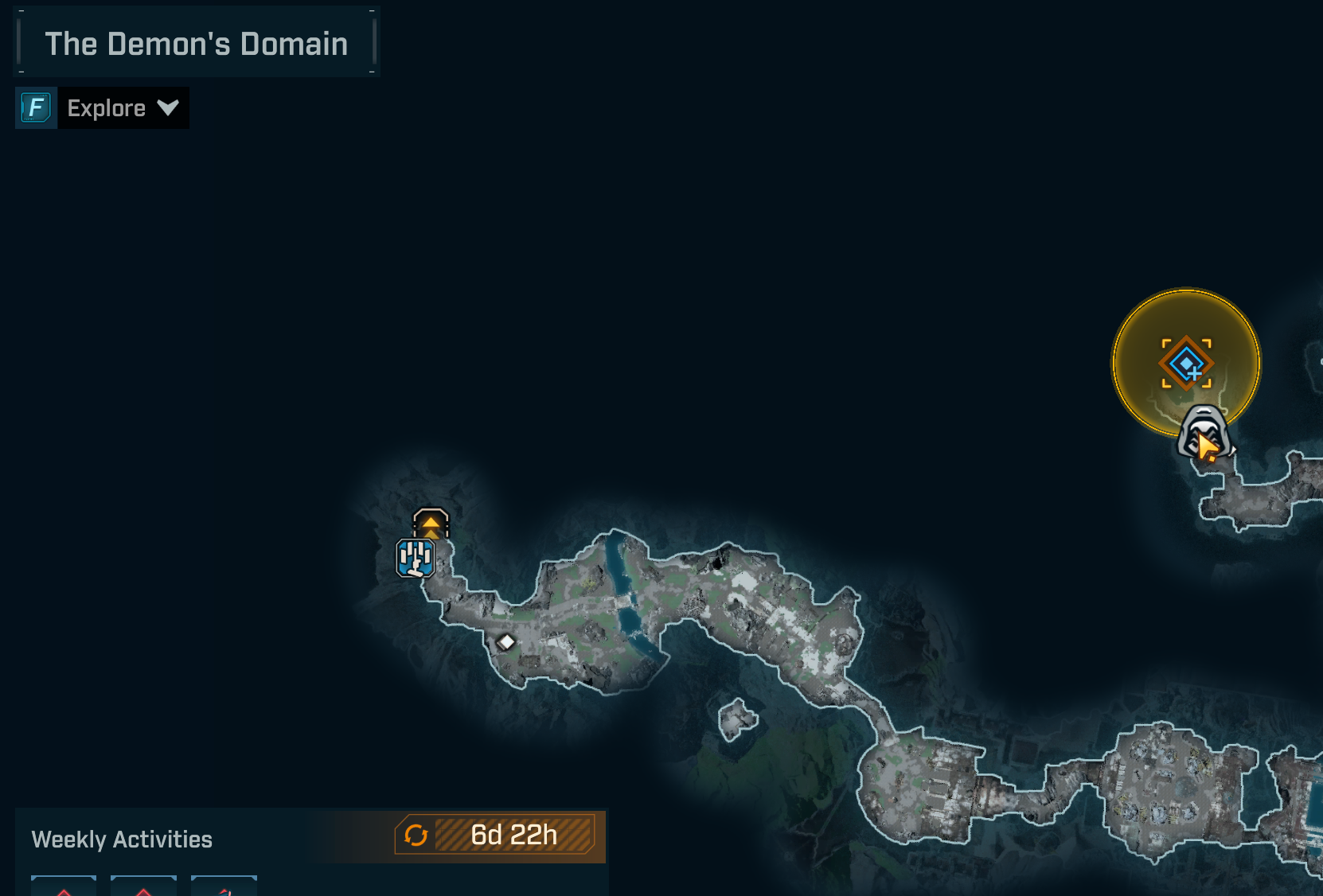Open the Weekly Activities panel header
This screenshot has height=896, width=1323.
[123, 840]
